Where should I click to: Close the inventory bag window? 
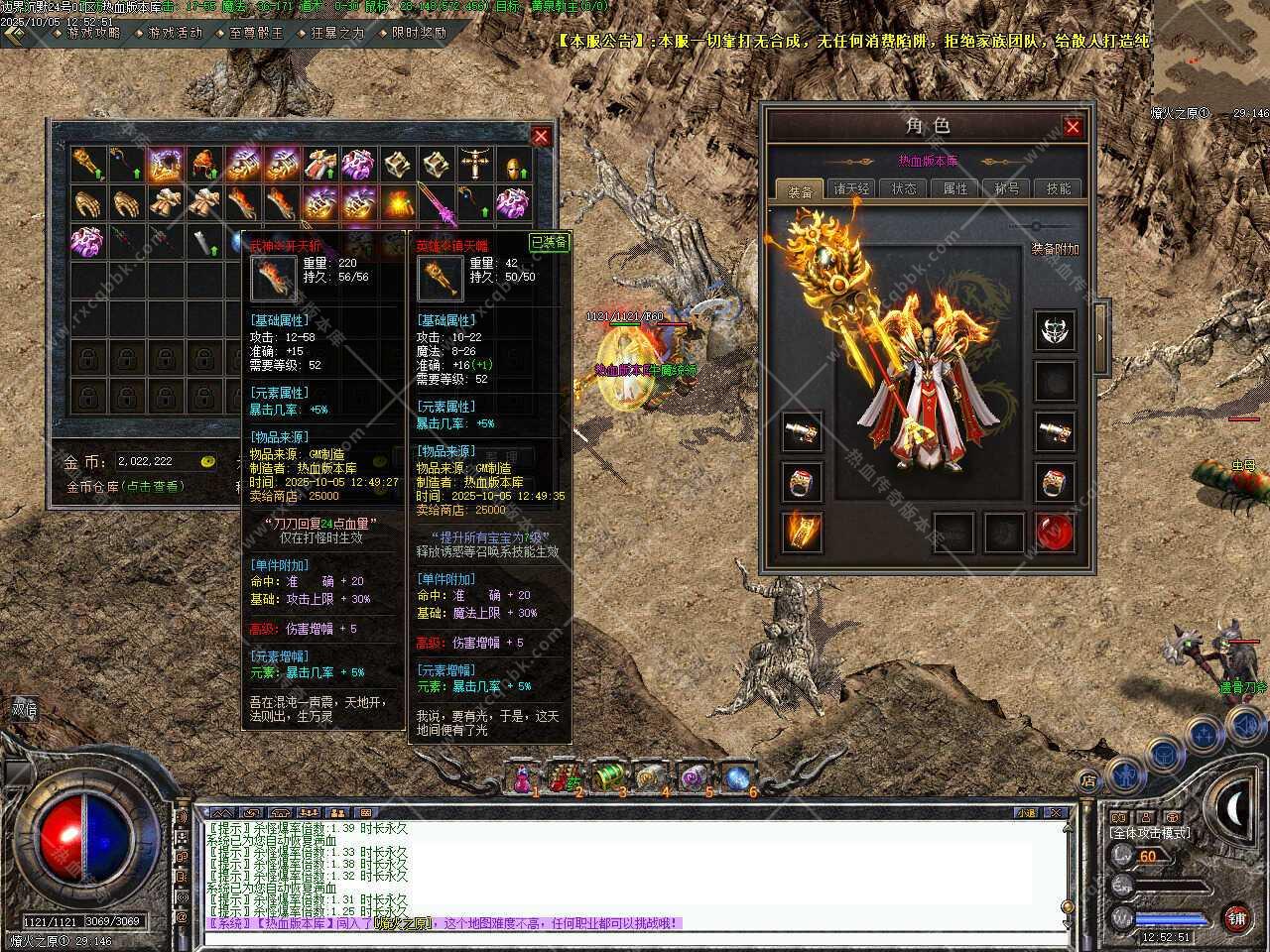coord(541,136)
